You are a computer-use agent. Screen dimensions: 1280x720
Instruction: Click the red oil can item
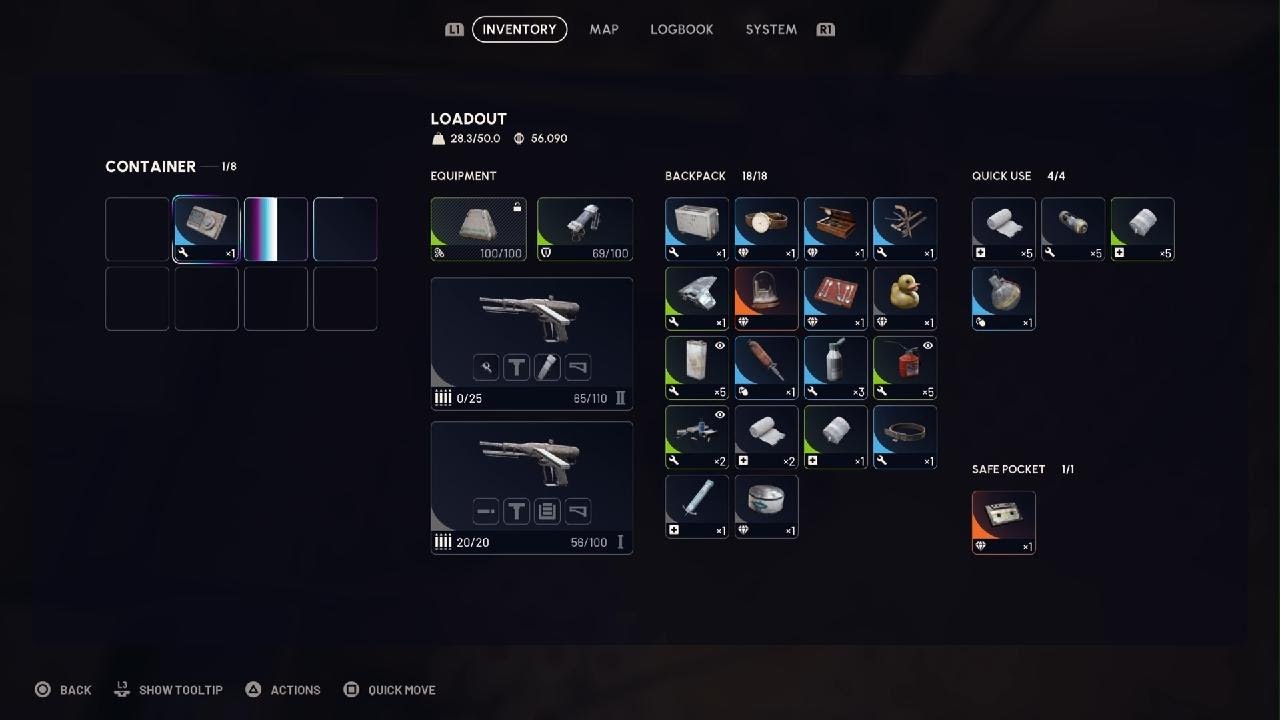905,368
